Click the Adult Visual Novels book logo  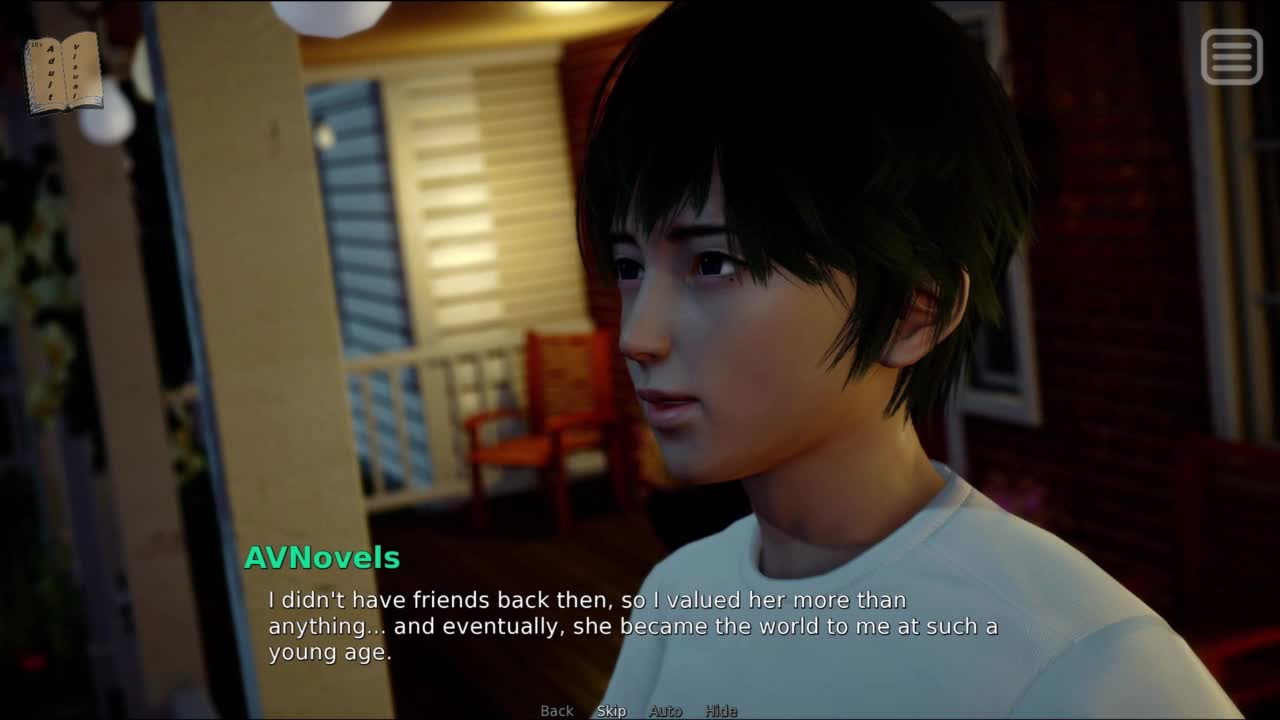(63, 73)
